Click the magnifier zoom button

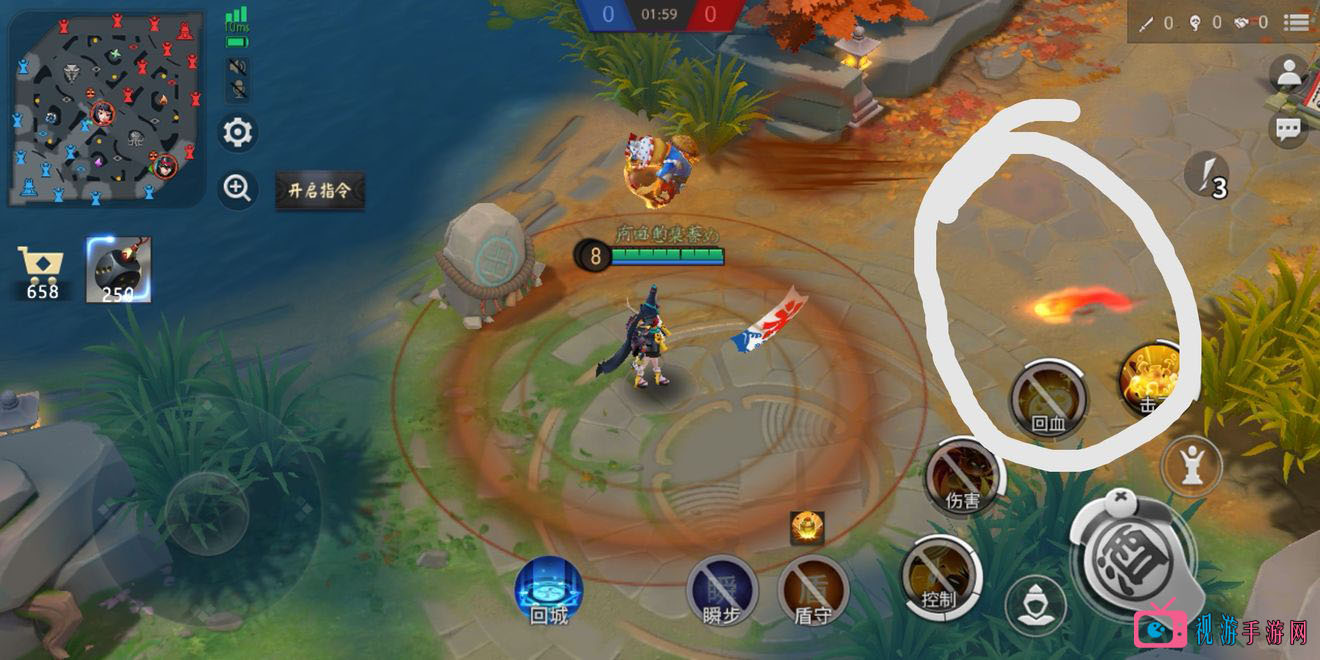[238, 189]
